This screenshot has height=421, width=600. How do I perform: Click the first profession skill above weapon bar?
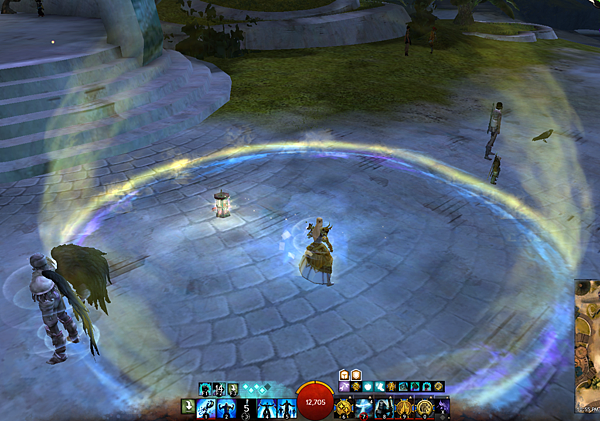pos(206,388)
